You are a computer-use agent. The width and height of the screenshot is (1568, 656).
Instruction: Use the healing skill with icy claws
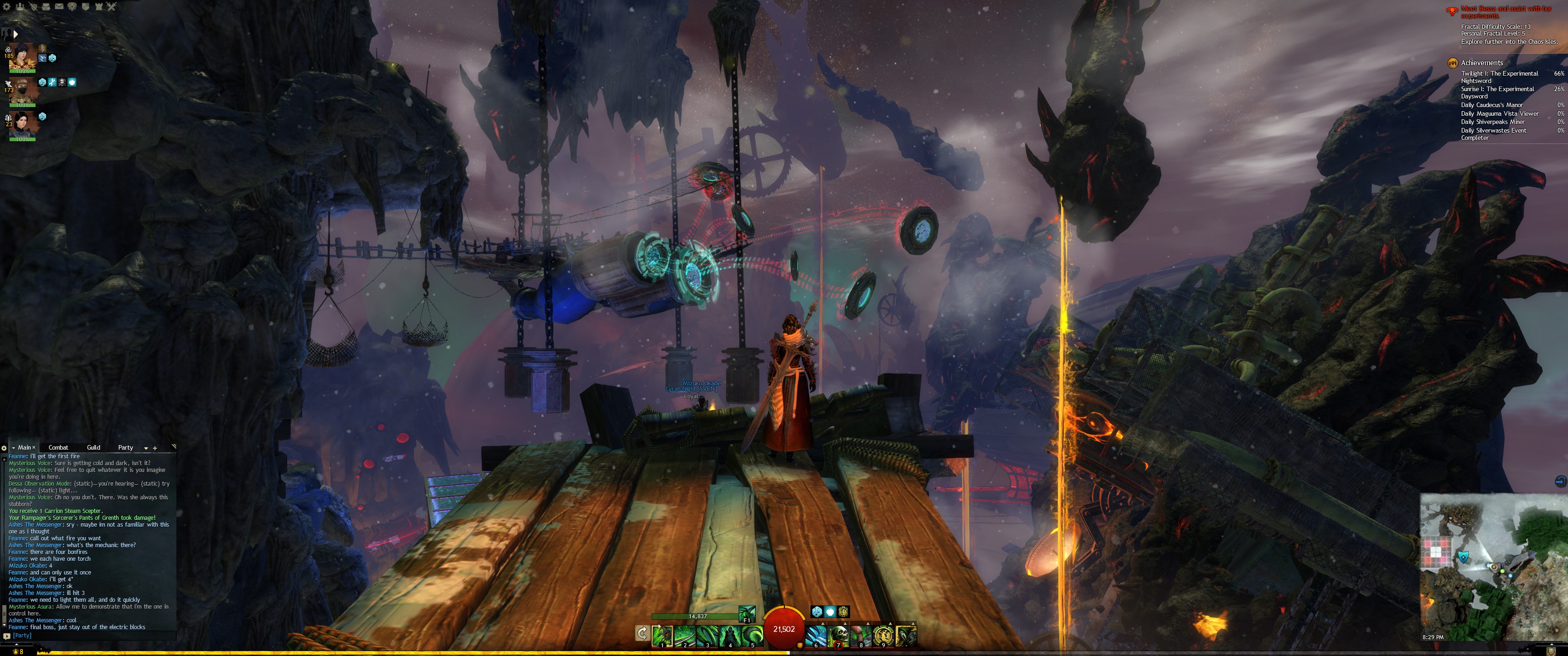click(816, 635)
